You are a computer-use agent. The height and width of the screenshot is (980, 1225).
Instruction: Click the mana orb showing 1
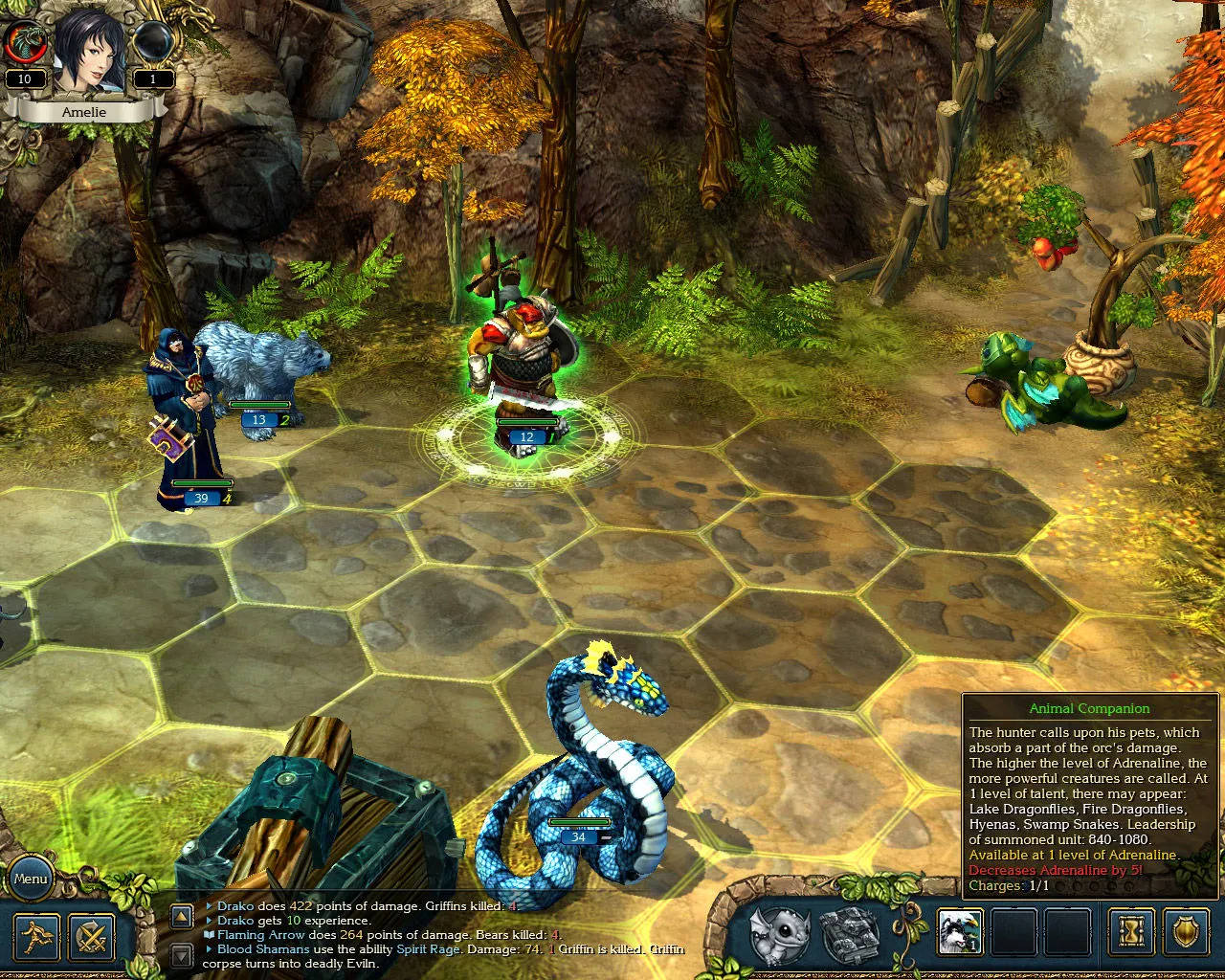tap(151, 43)
